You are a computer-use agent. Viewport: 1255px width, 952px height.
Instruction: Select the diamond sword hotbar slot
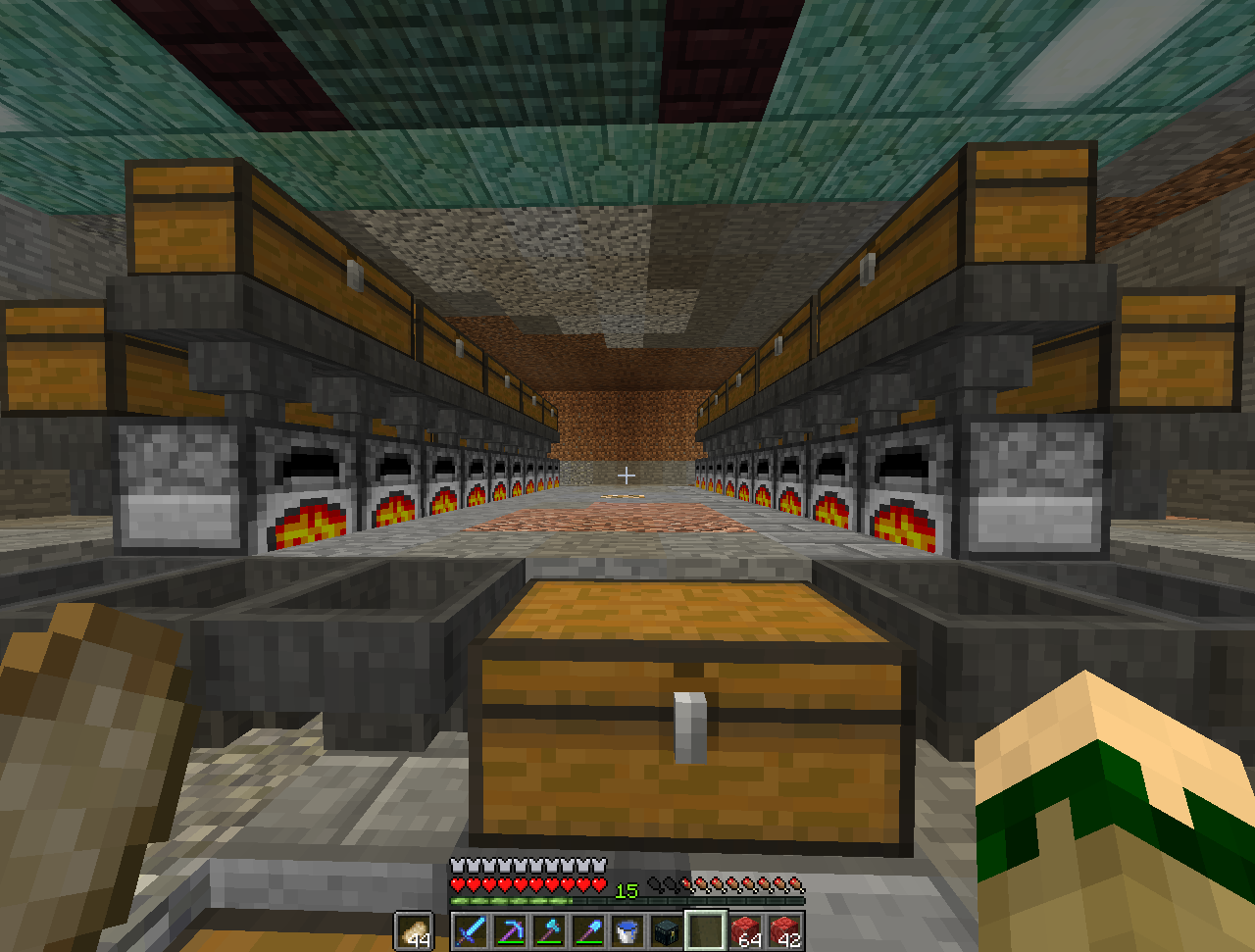471,930
